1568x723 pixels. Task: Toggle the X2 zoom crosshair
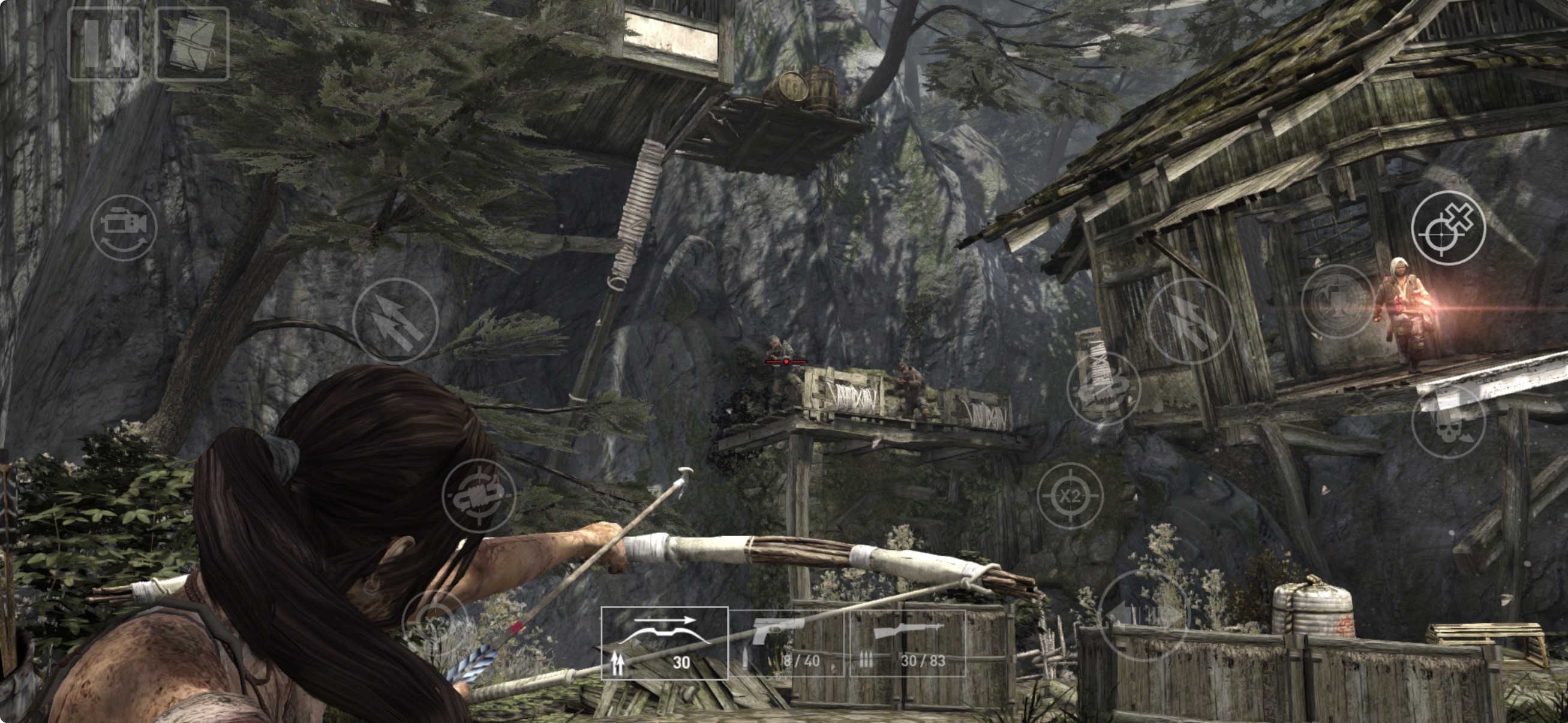[1070, 496]
